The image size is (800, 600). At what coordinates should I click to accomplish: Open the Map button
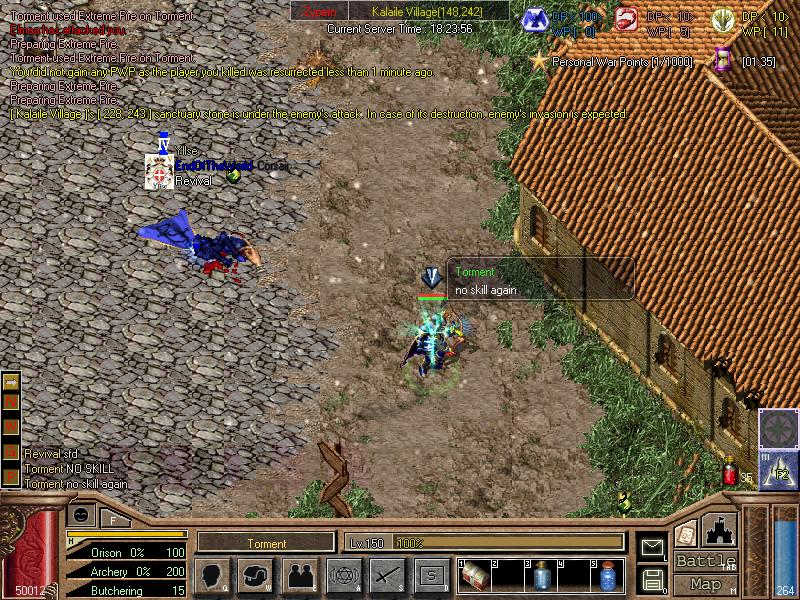[x=704, y=584]
